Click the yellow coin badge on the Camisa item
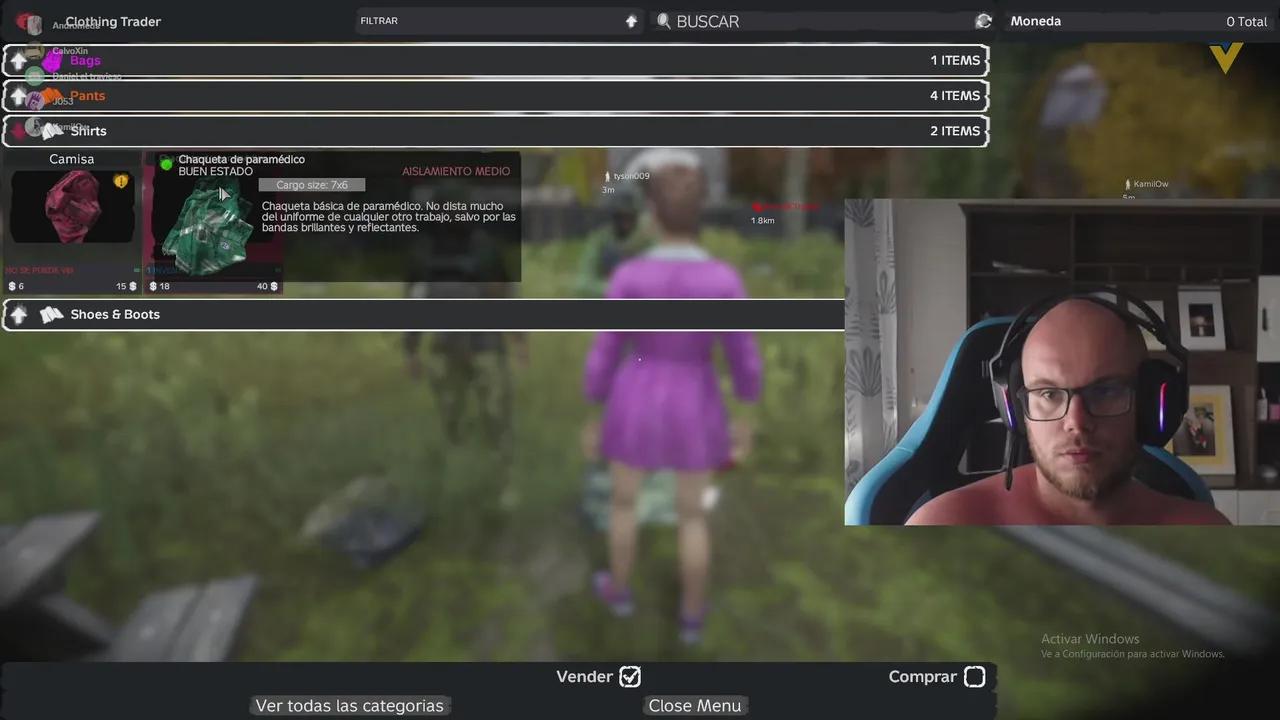The width and height of the screenshot is (1280, 720). pyautogui.click(x=121, y=181)
